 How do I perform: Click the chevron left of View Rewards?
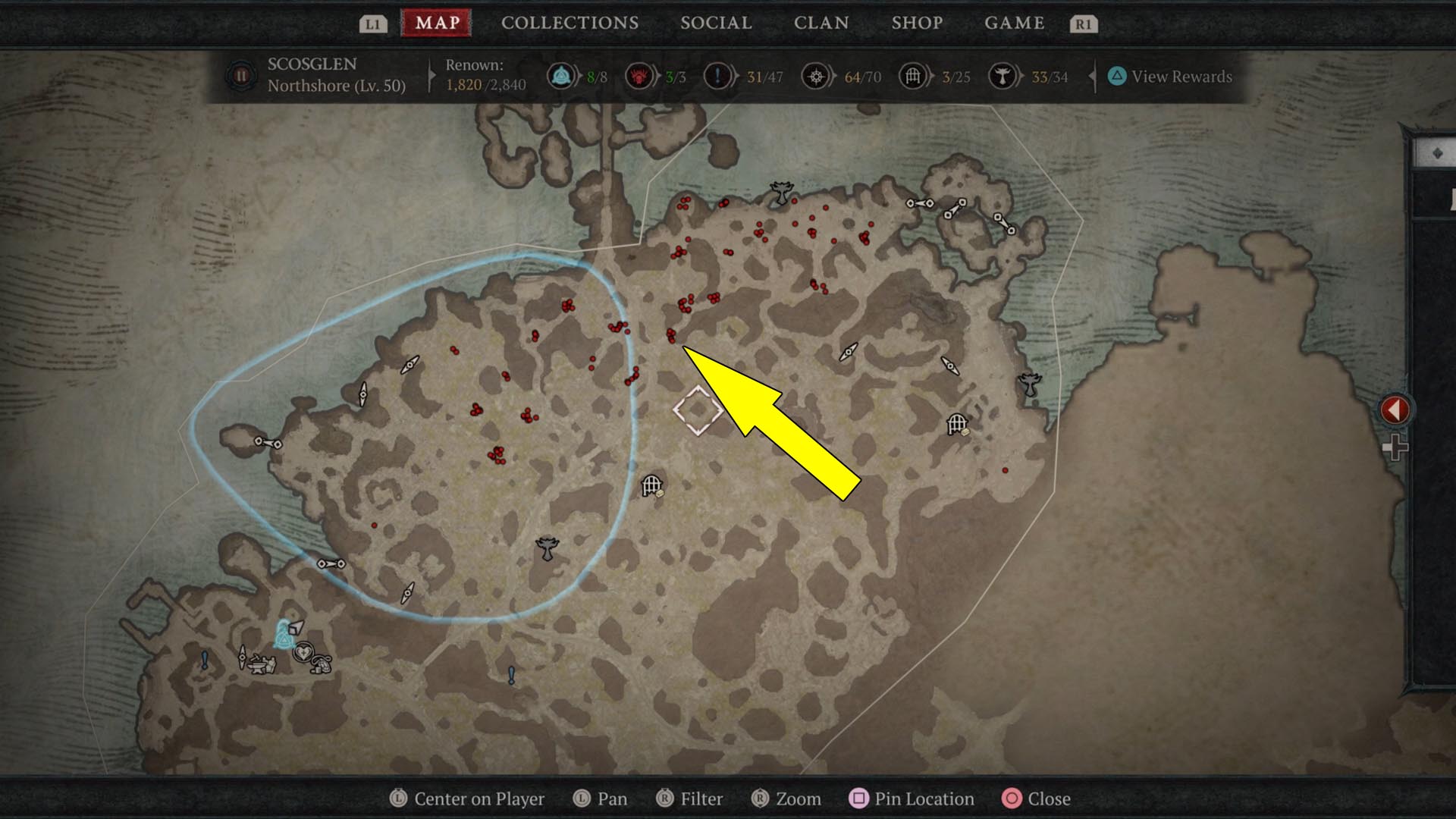pyautogui.click(x=1092, y=76)
